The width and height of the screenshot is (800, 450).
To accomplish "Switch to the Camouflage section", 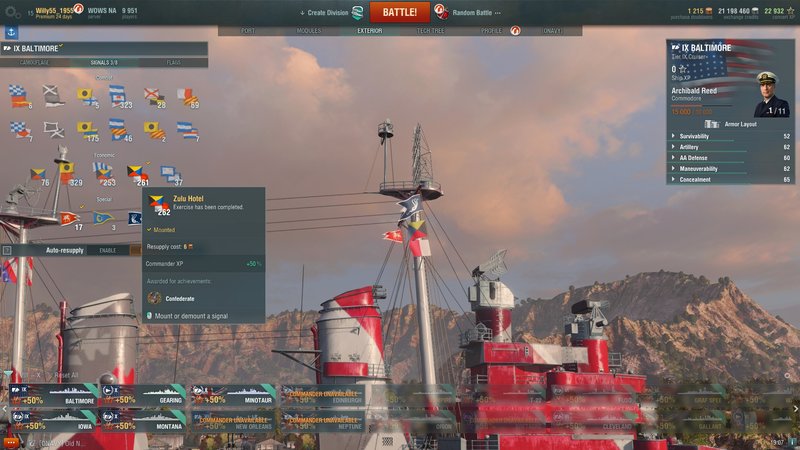I will click(x=35, y=62).
